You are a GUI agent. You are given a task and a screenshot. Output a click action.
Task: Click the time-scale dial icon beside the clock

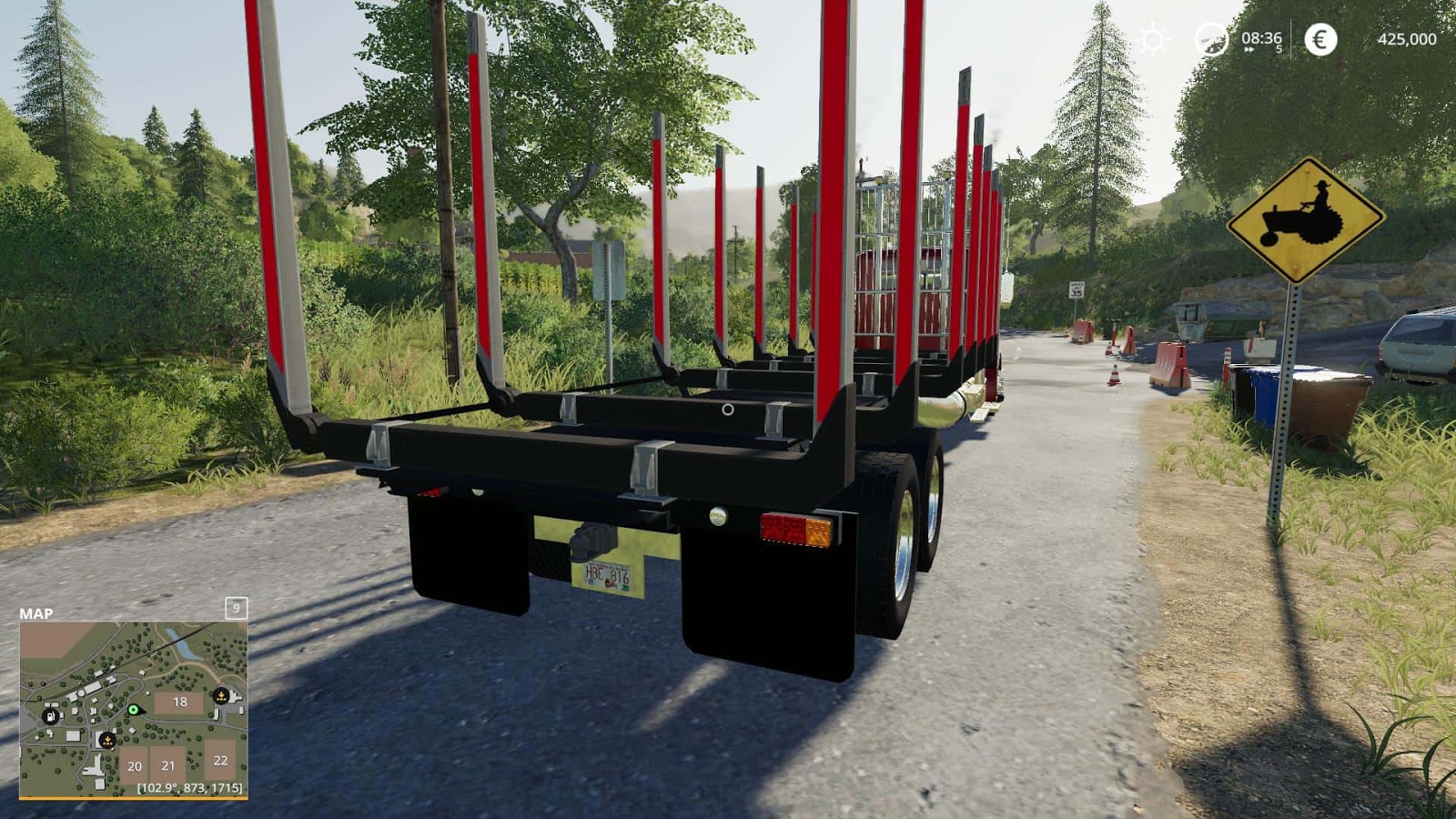(1212, 40)
